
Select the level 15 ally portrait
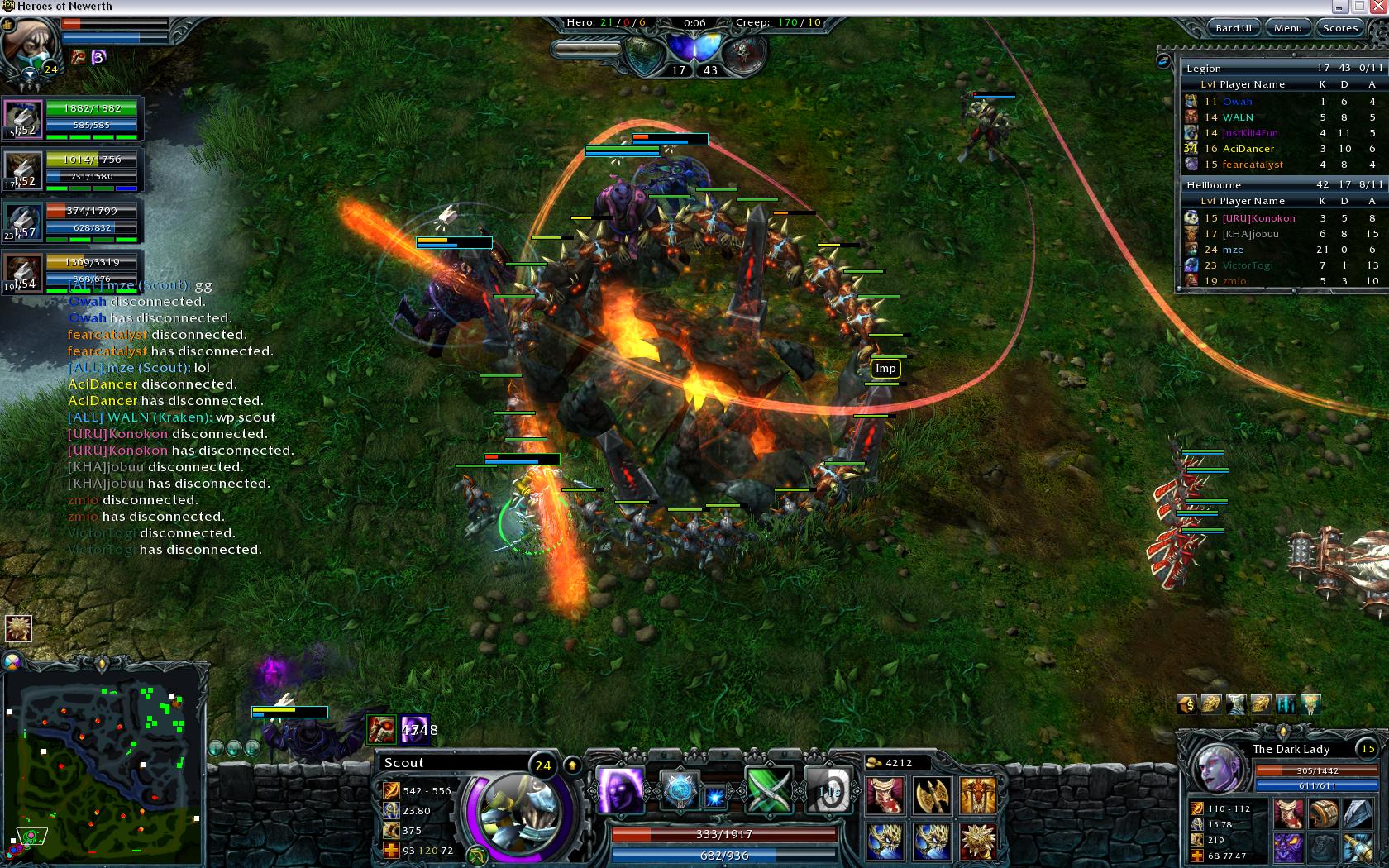(23, 120)
